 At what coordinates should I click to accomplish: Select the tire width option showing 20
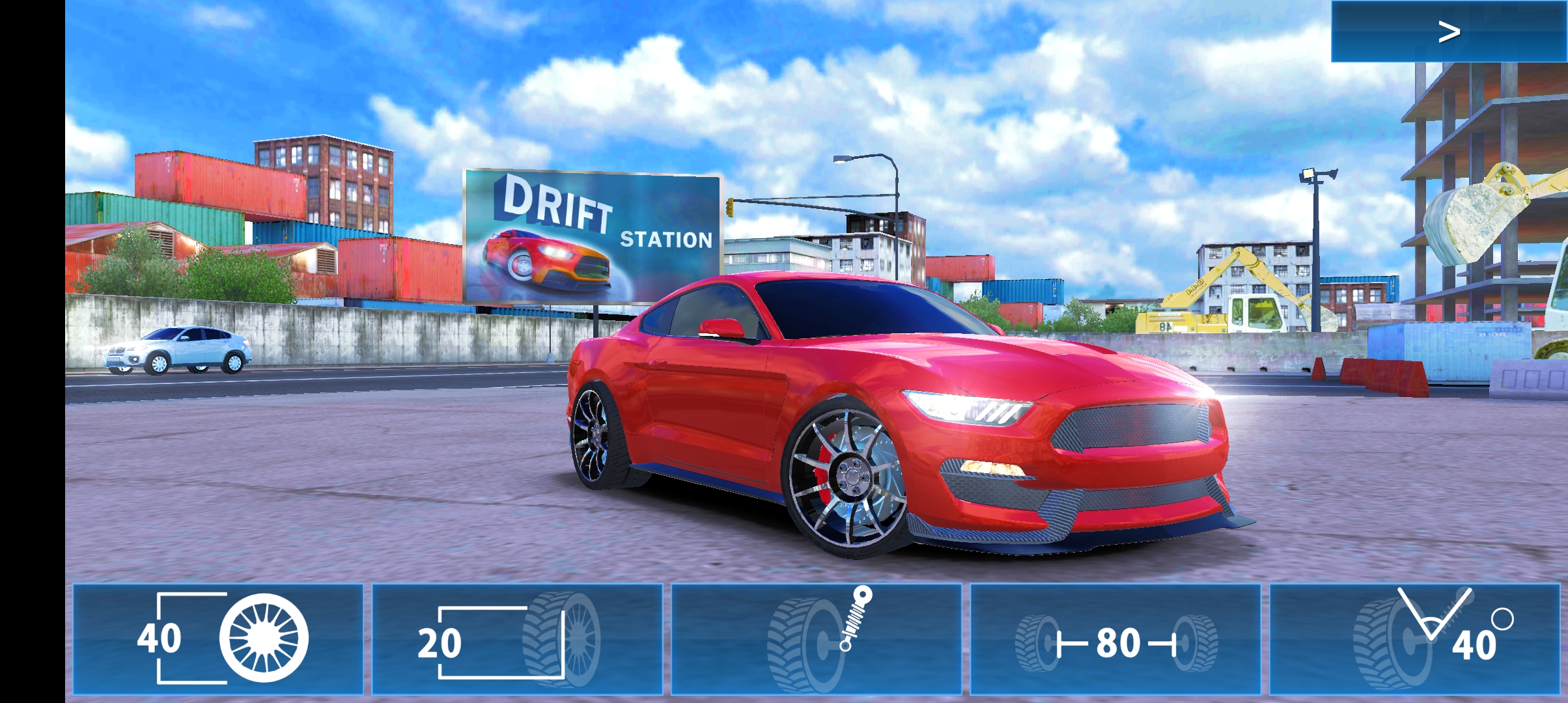coord(517,639)
